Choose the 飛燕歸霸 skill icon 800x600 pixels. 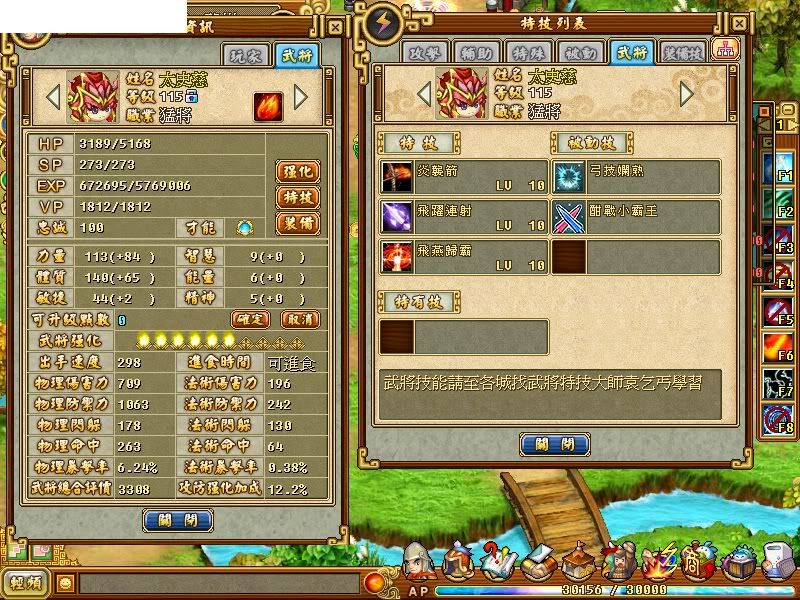pos(396,257)
